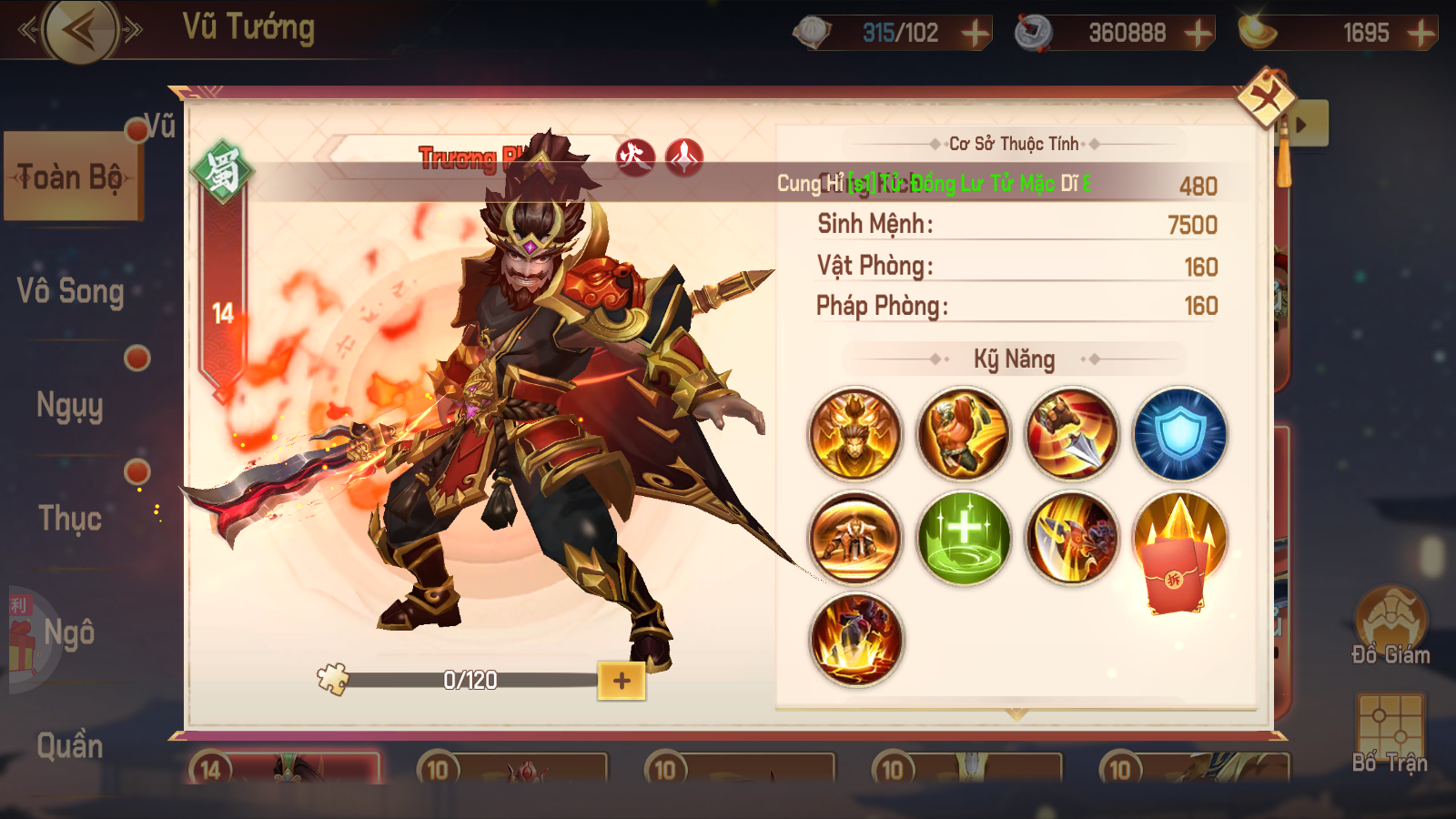Screen dimensions: 1456x819
Task: Show the Thục faction heroes
Action: (70, 519)
